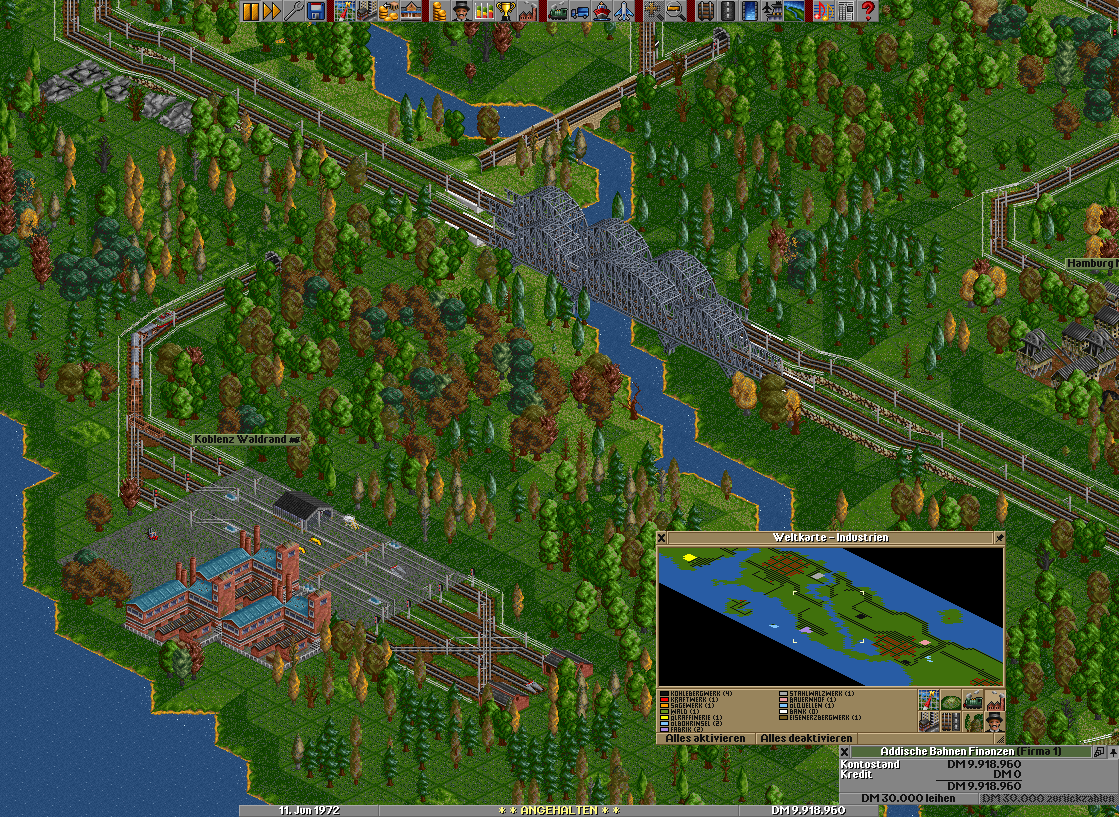
Task: Open the red question mark help menu
Action: pyautogui.click(x=868, y=11)
